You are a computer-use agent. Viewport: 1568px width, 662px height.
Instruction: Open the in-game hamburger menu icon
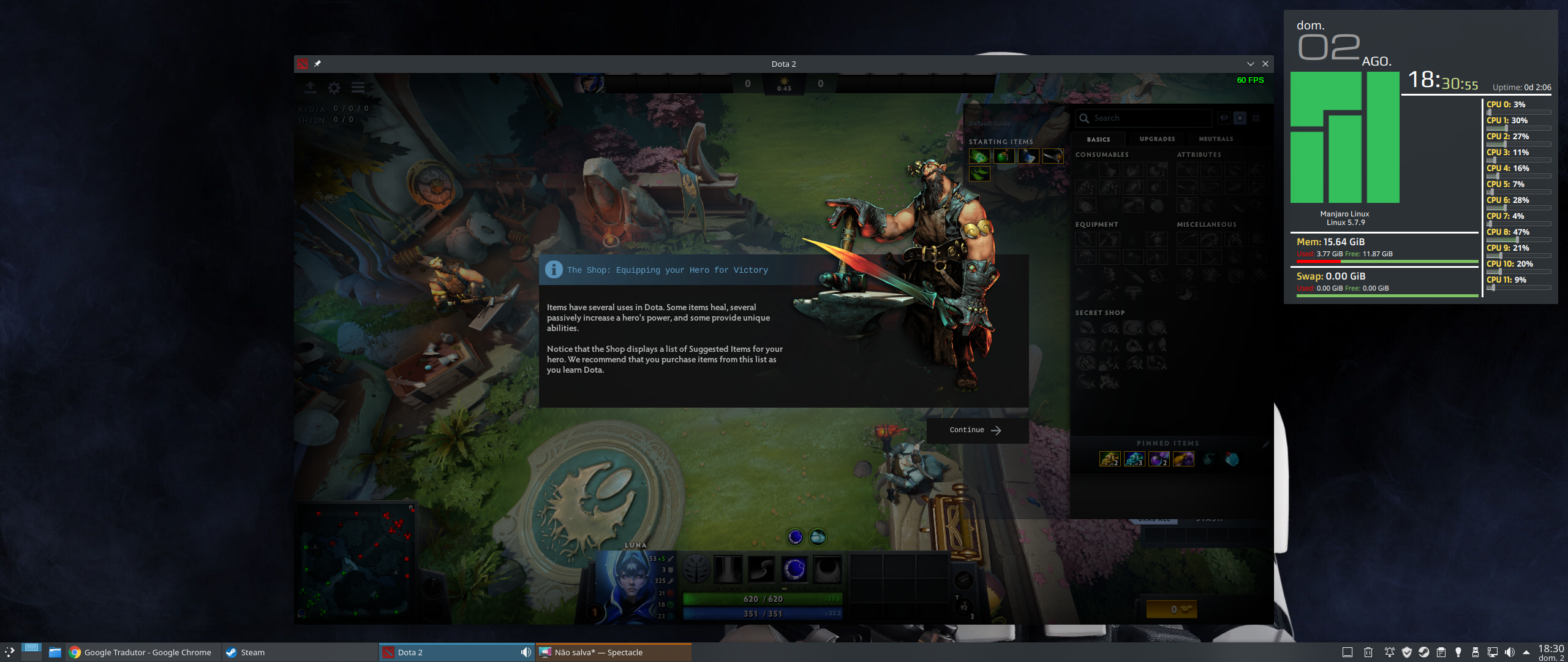coord(358,87)
